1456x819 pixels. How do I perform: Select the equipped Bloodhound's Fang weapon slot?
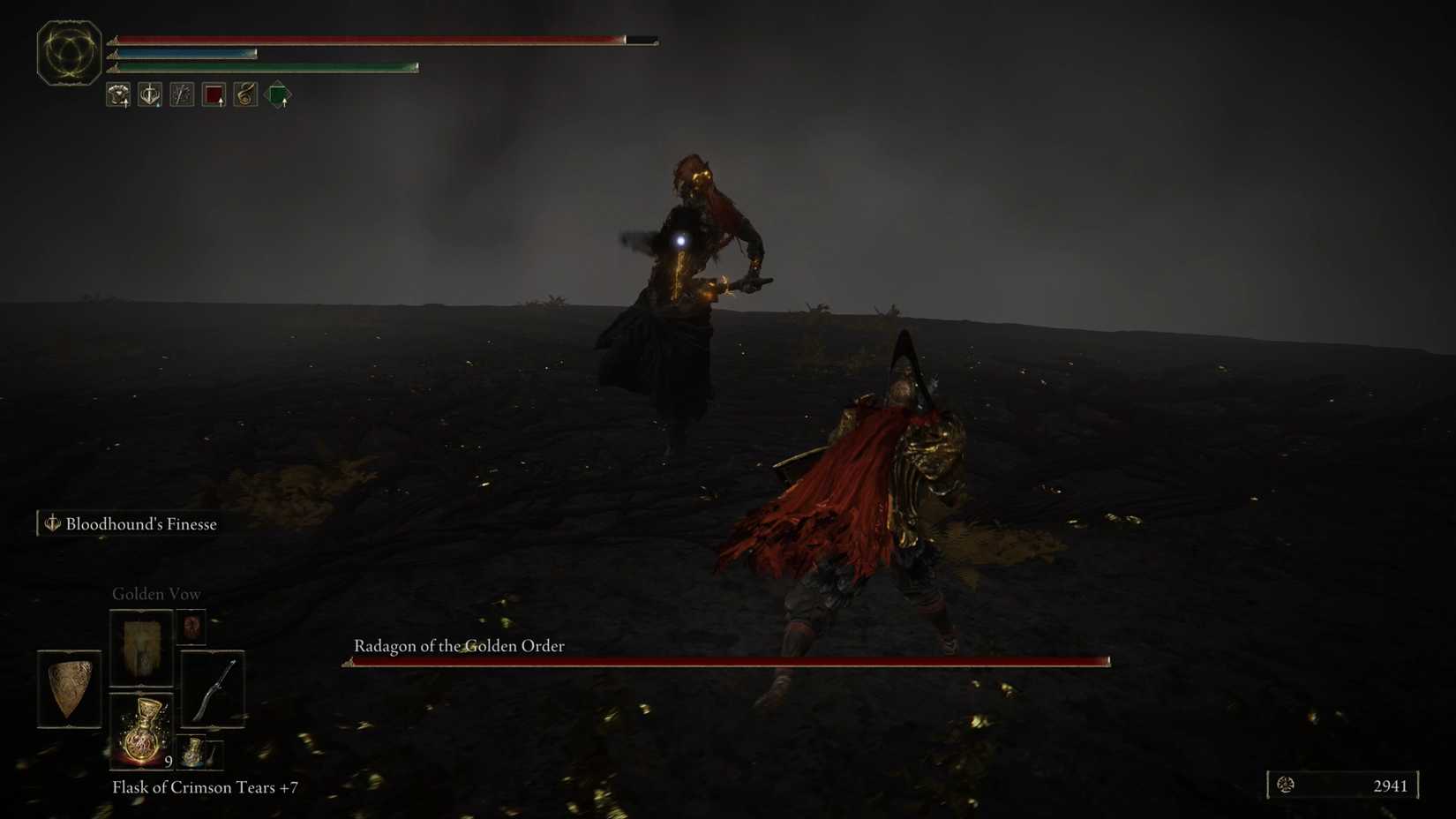point(214,690)
